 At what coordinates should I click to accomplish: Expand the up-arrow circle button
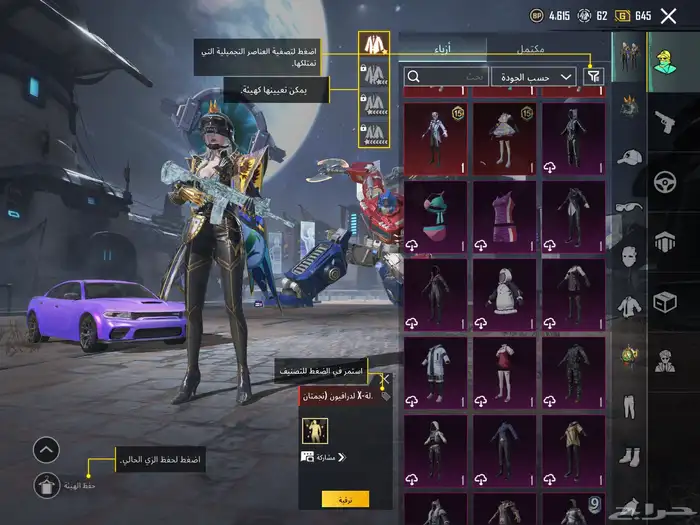tap(46, 450)
